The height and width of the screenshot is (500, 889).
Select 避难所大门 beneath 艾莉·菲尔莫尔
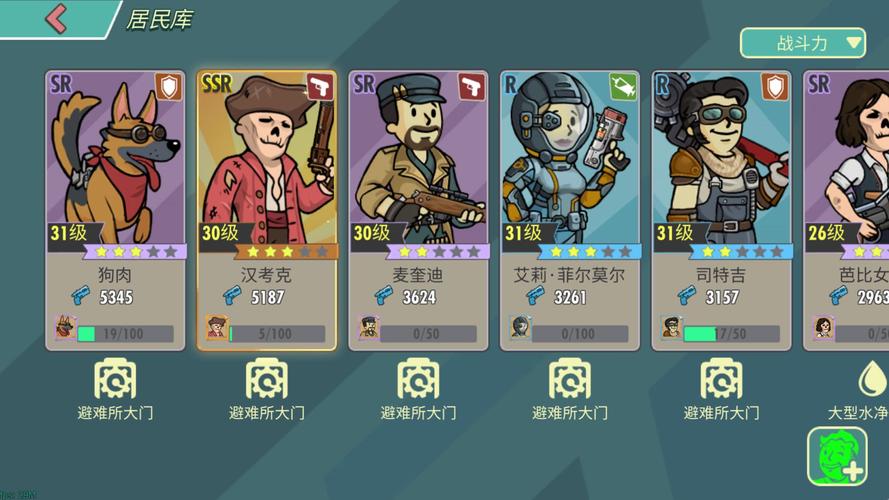coord(570,381)
